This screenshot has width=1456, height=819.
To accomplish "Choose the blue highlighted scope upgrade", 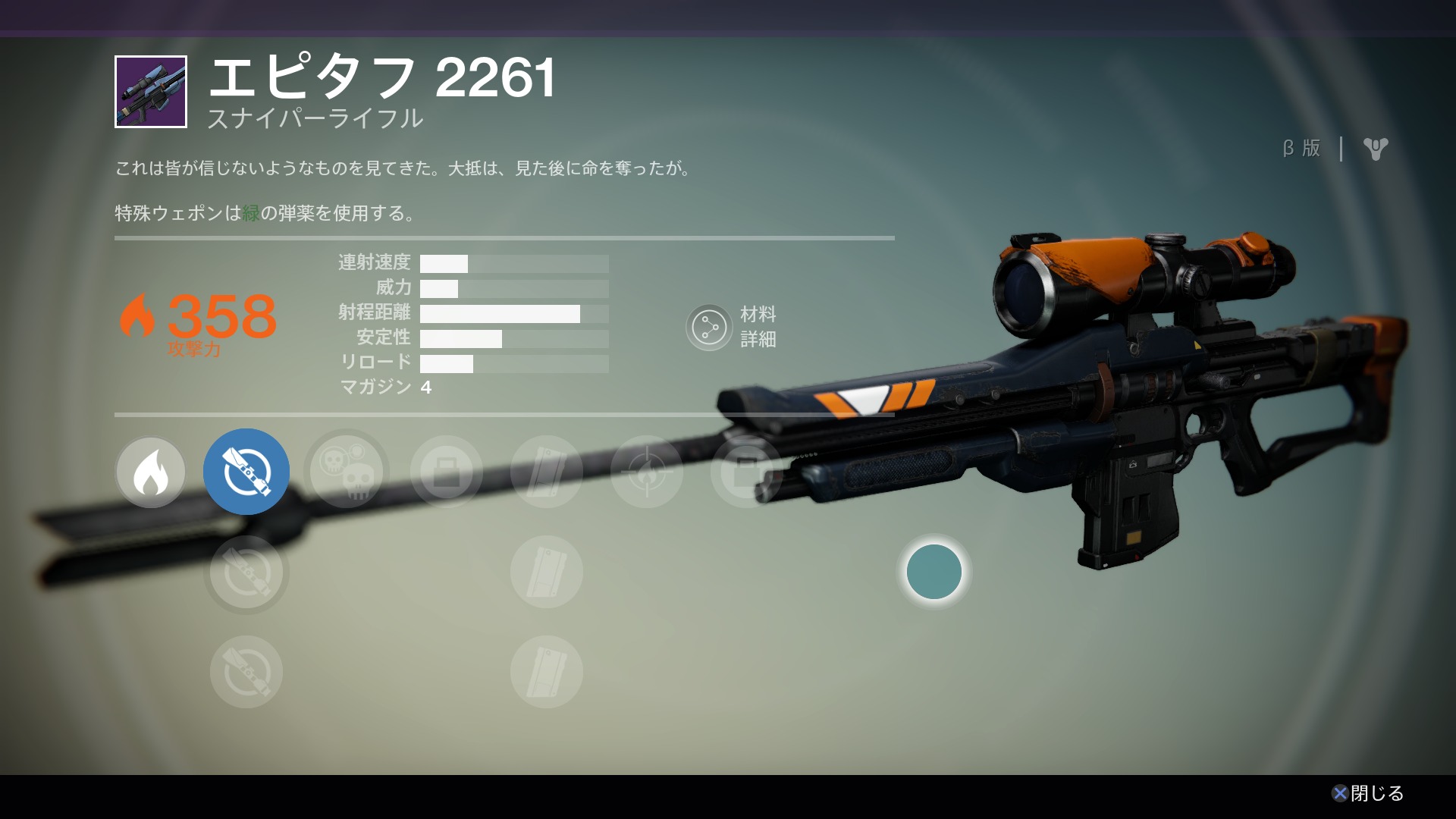I will (246, 472).
